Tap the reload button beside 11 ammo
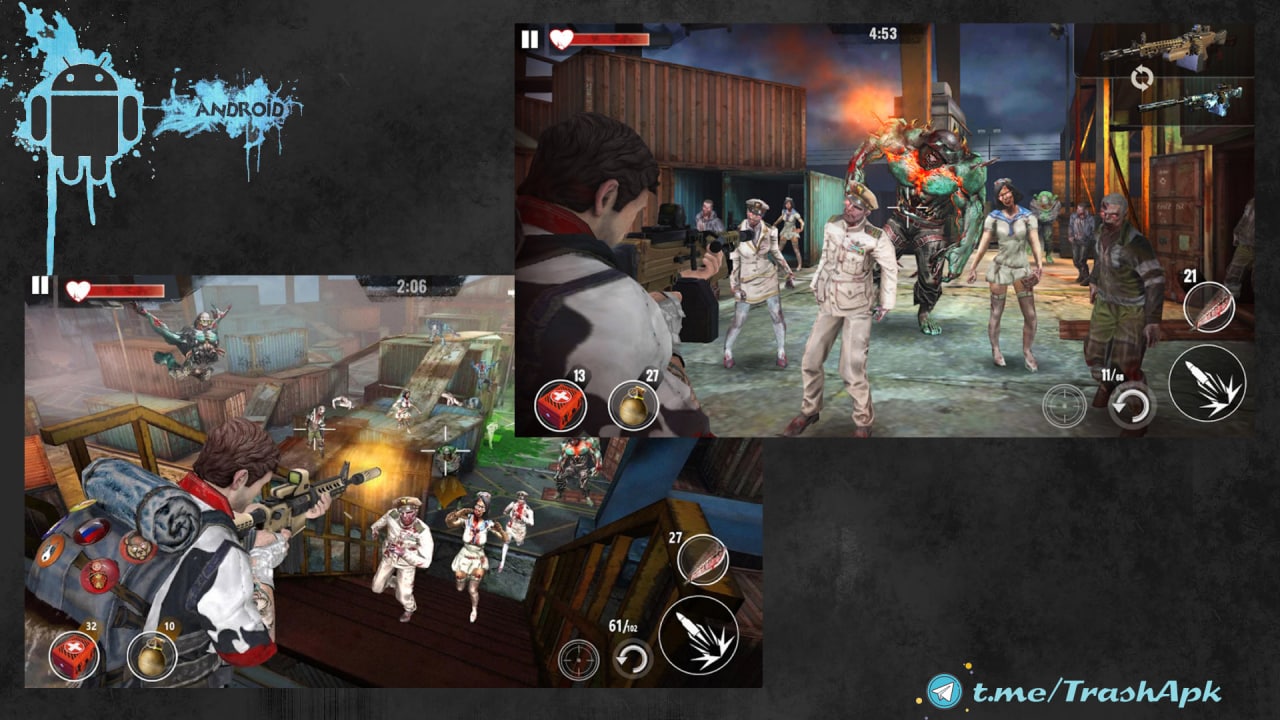Viewport: 1280px width, 720px height. pos(1131,404)
